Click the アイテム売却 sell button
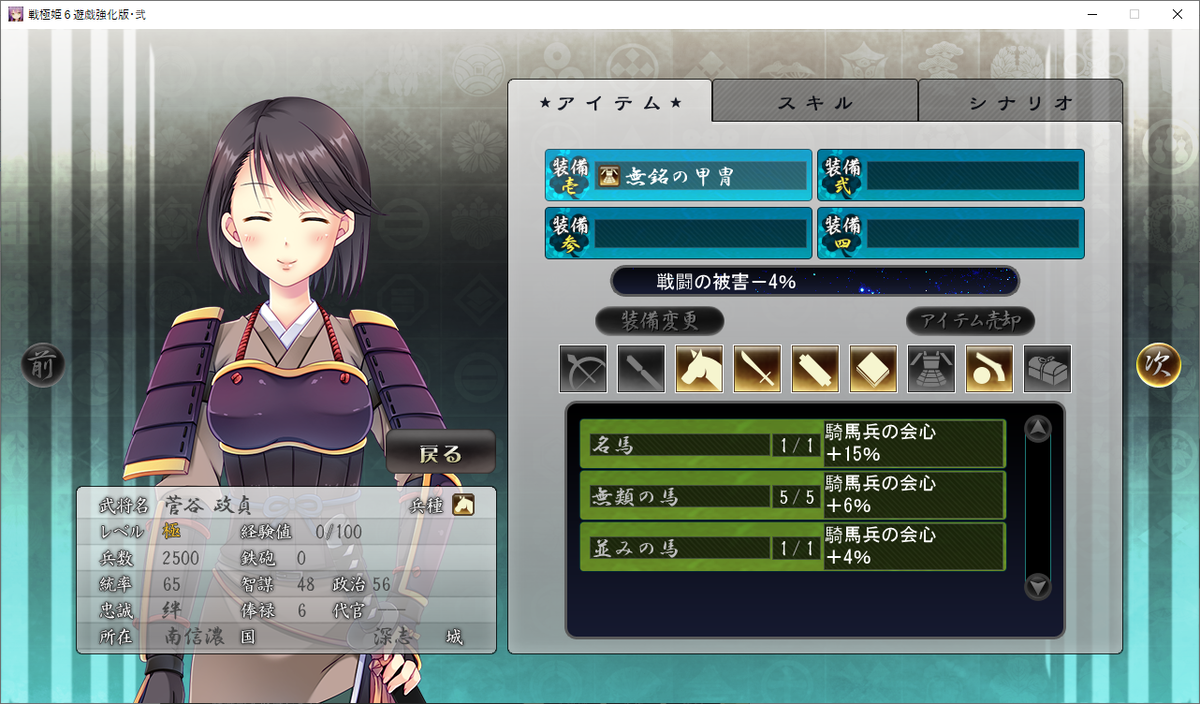The image size is (1200, 704). pos(970,321)
